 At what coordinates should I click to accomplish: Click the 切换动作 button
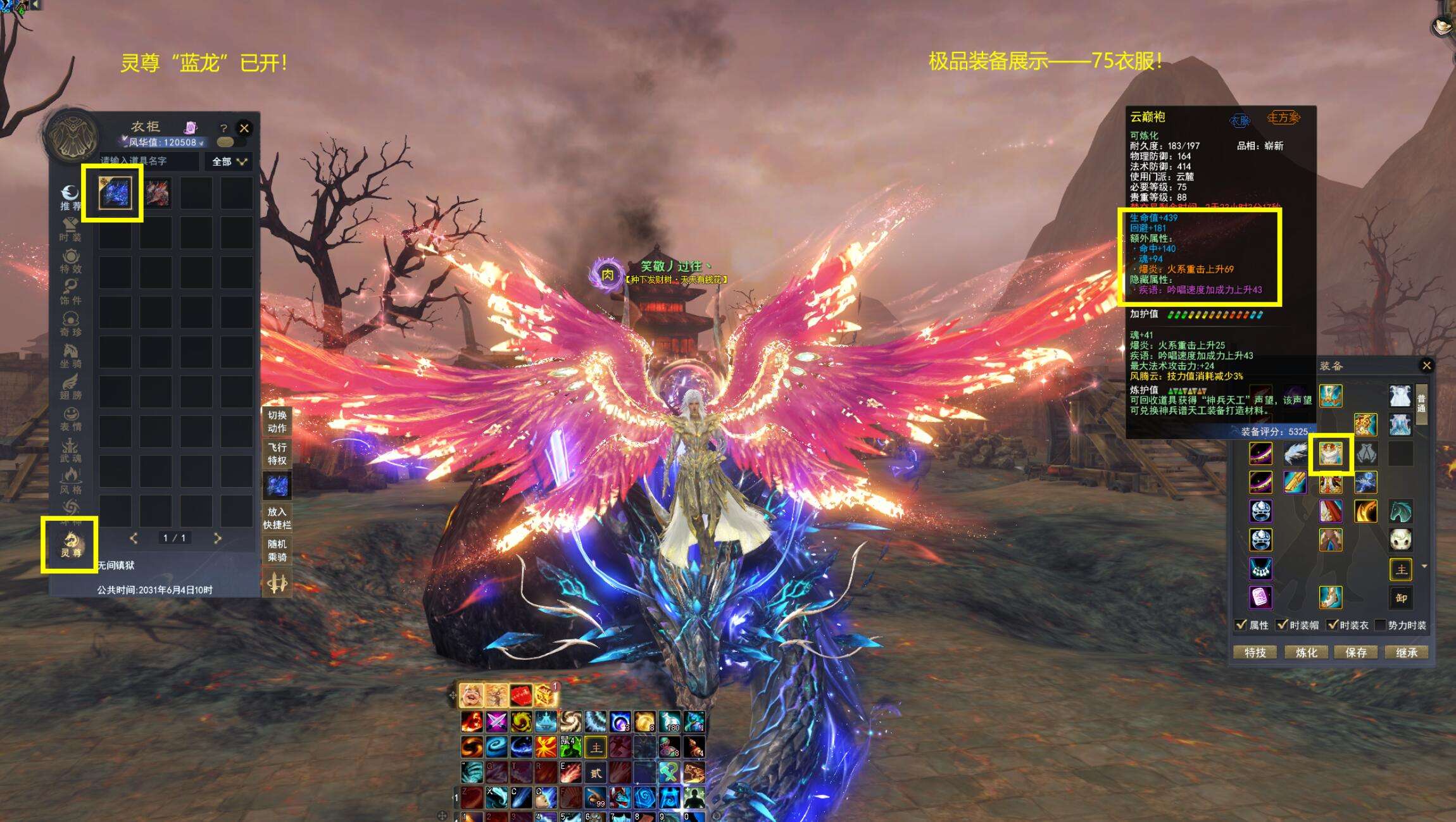(x=277, y=421)
